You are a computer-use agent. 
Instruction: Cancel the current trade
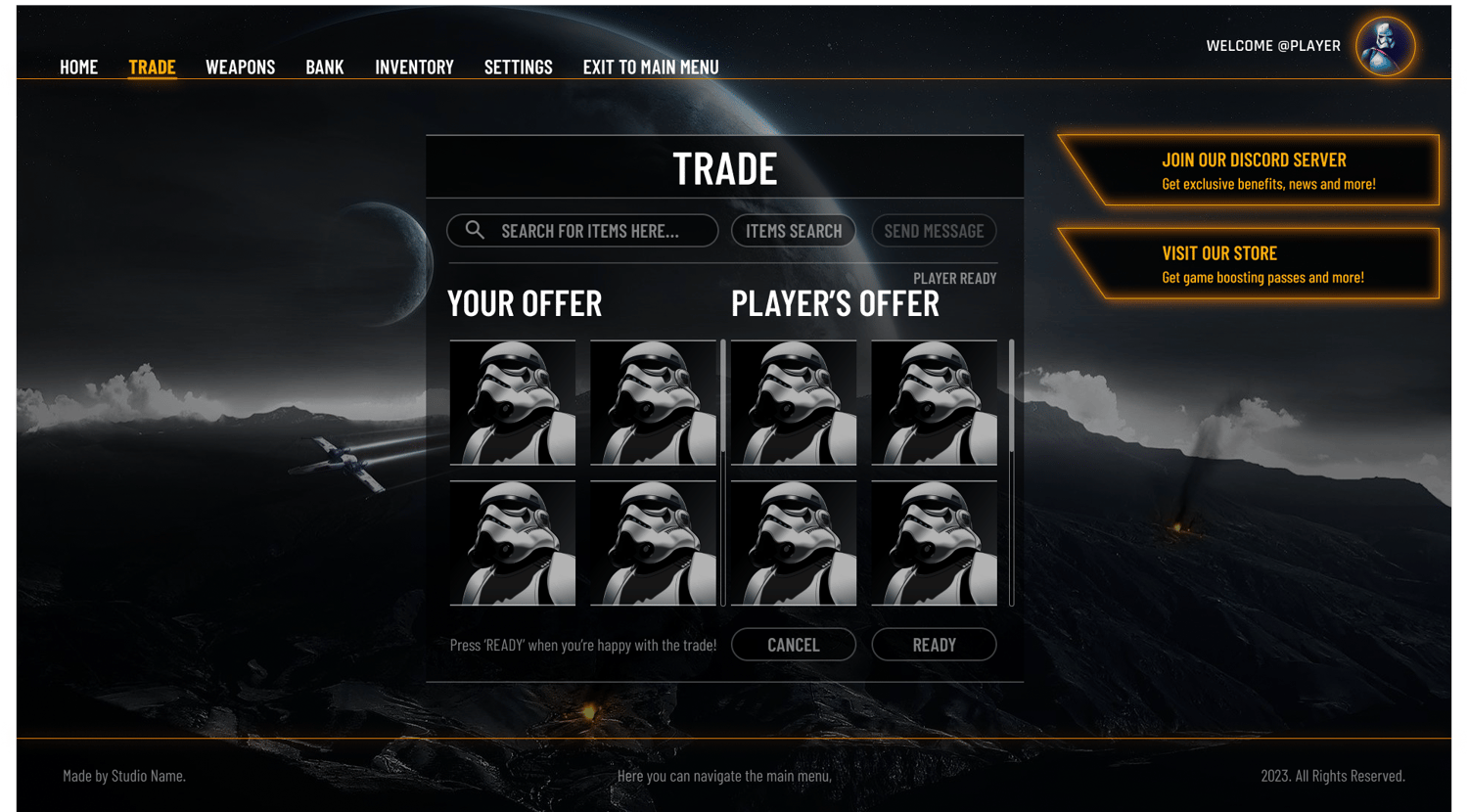[x=794, y=645]
